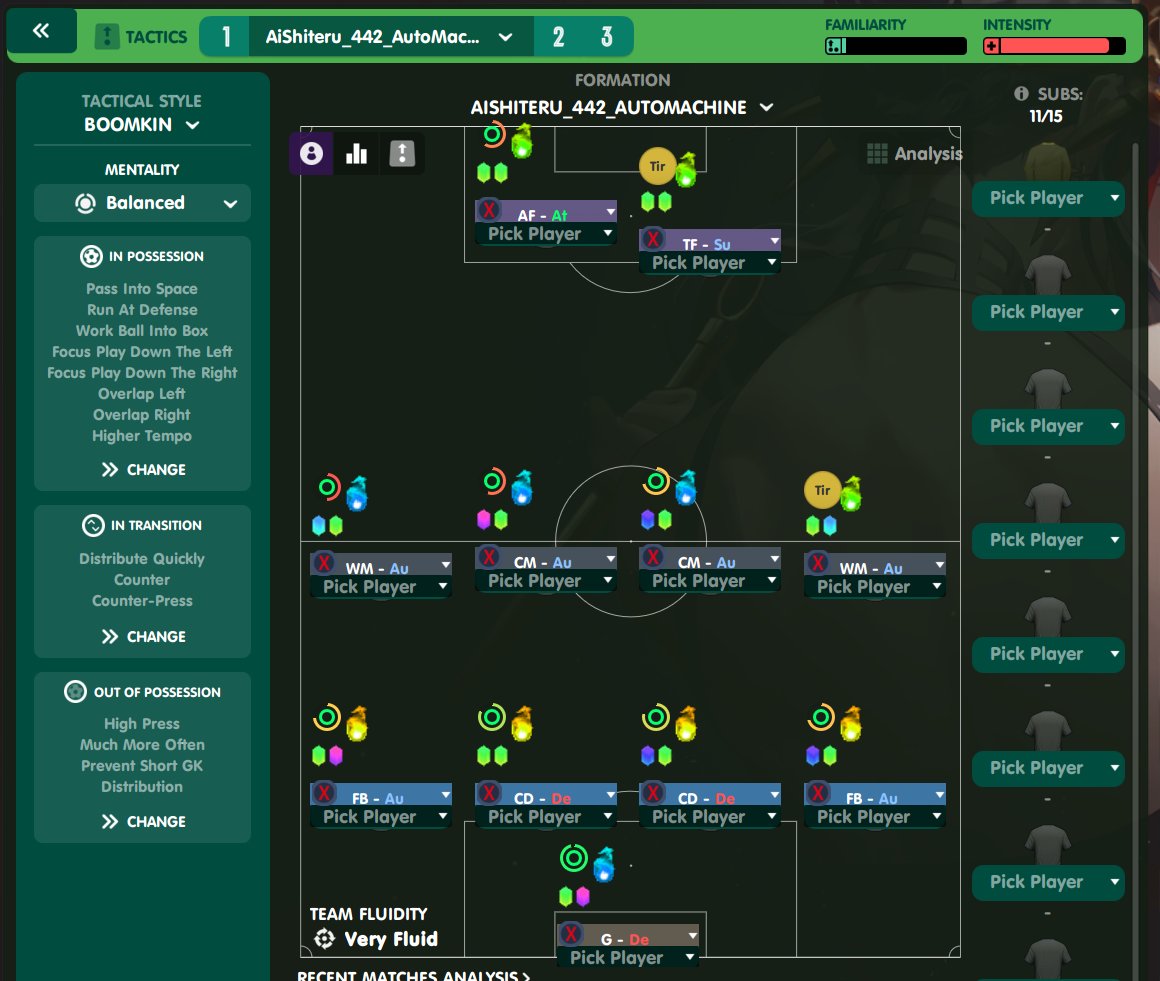Change the Balanced mentality dropdown
Viewport: 1160px width, 981px height.
142,203
